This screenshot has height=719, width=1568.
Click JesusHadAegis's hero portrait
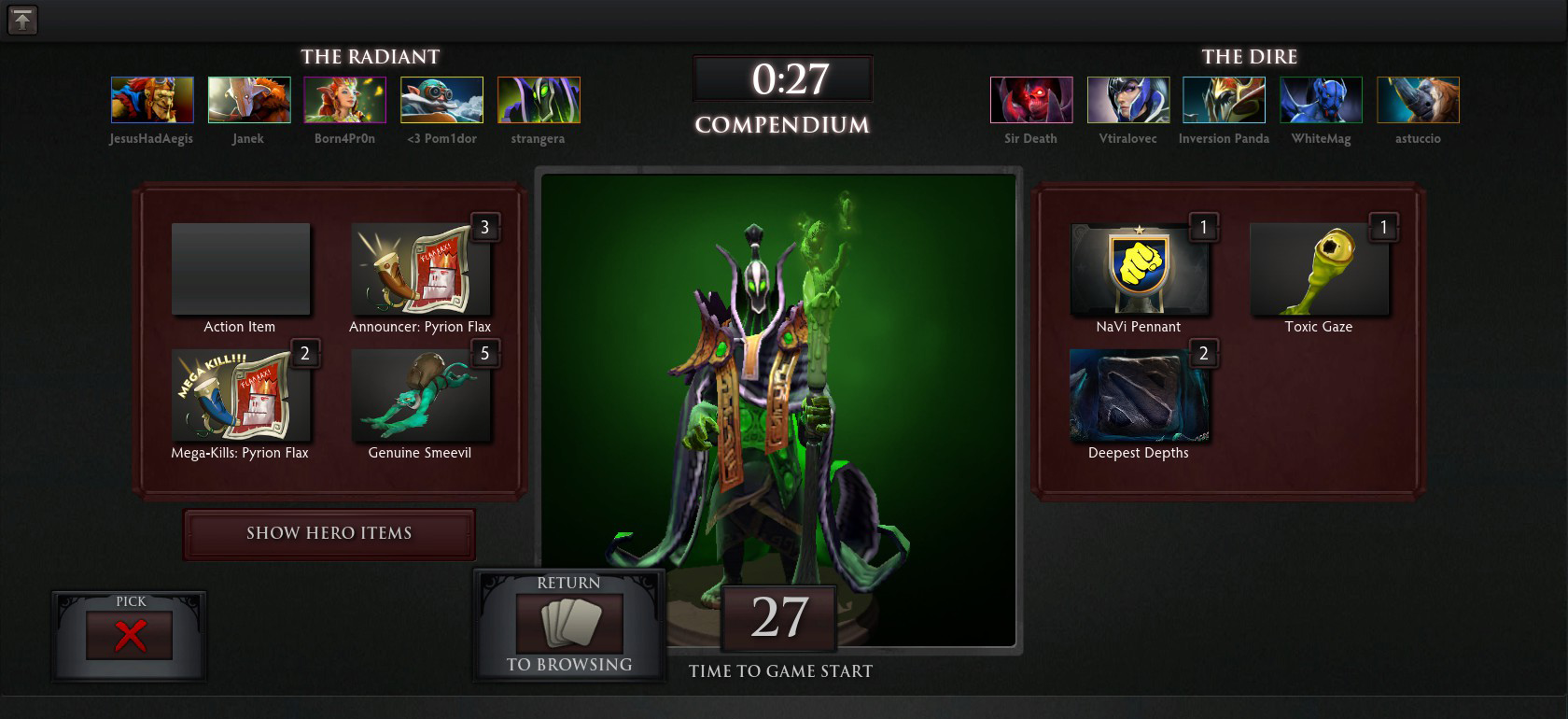tap(152, 100)
